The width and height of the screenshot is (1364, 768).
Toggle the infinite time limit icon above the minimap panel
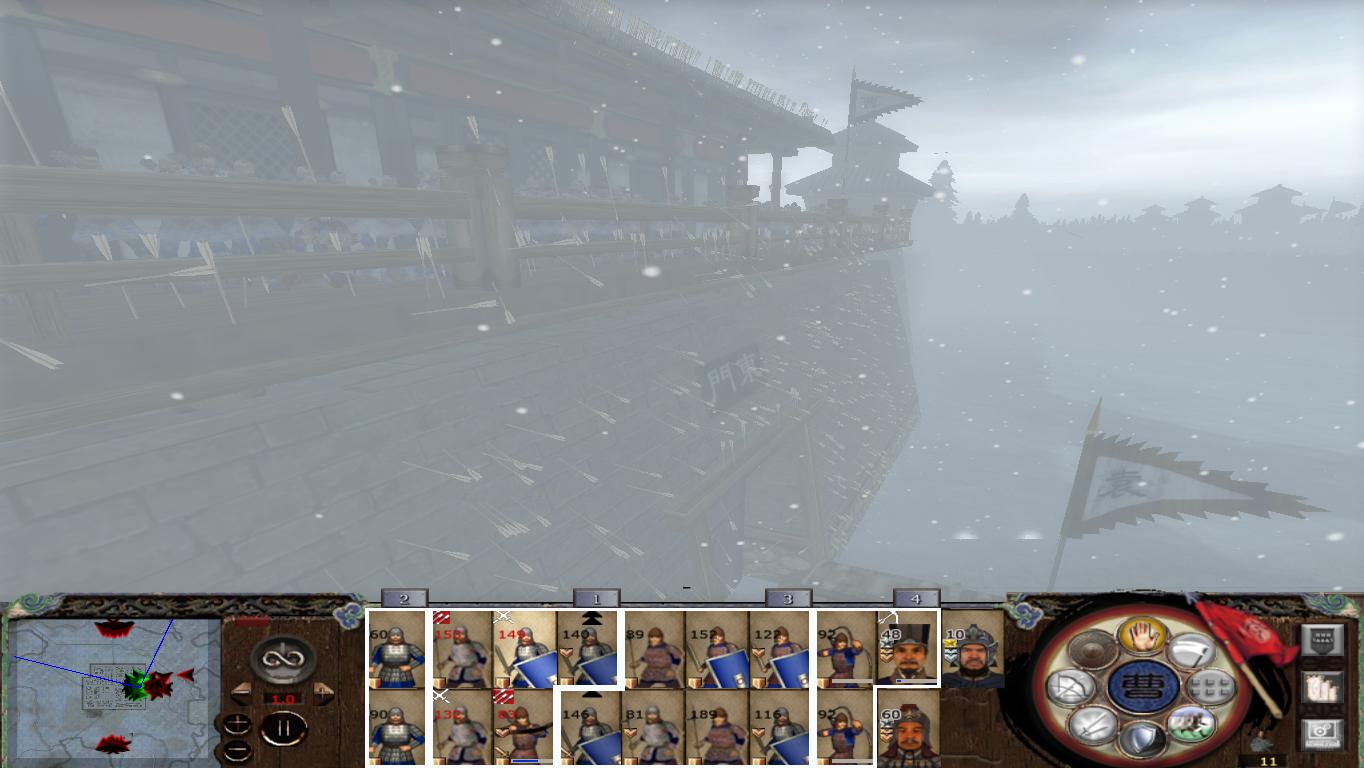pos(283,657)
